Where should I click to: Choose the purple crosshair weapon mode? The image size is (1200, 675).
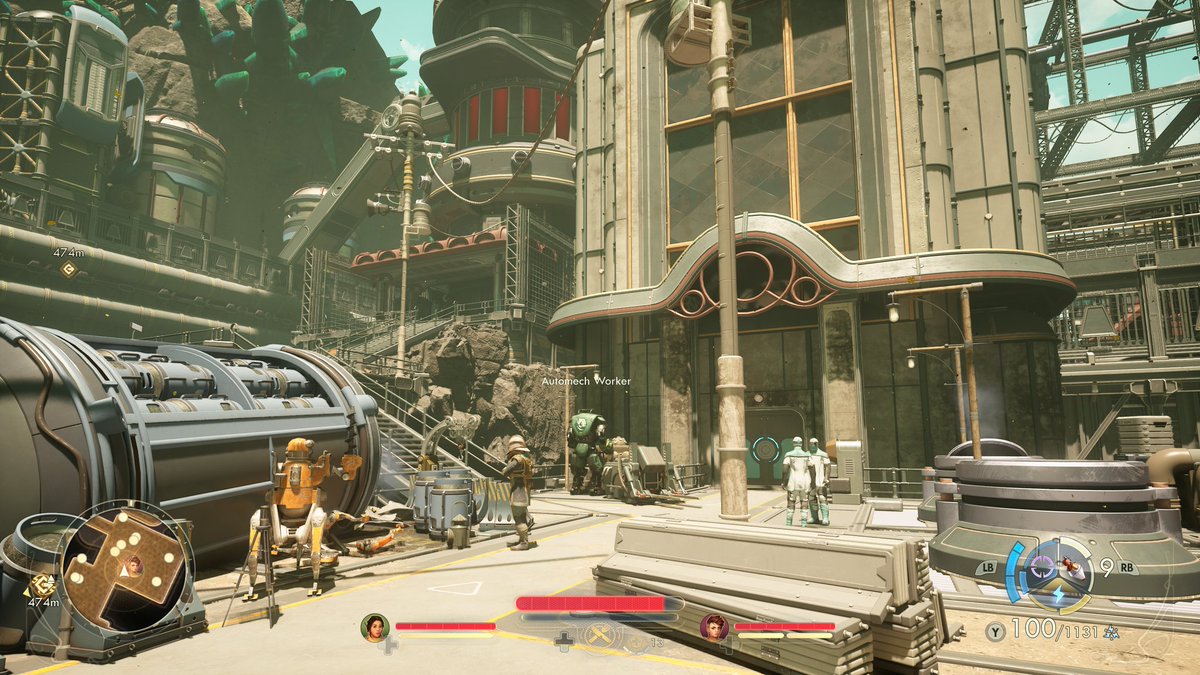[1042, 567]
